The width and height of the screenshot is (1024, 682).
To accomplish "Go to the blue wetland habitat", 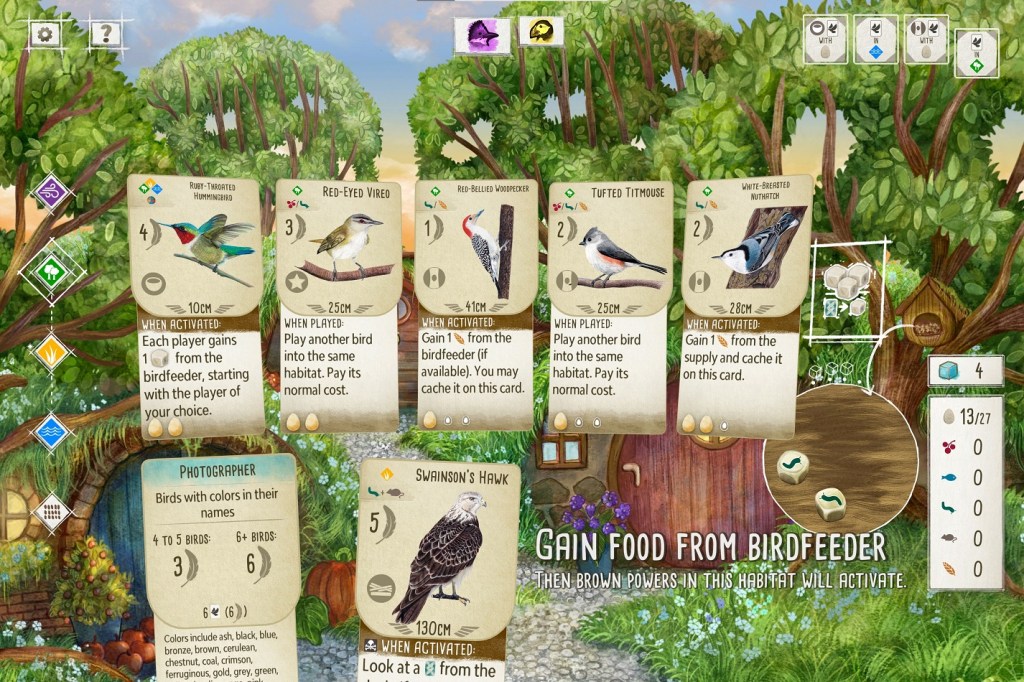I will tap(52, 431).
